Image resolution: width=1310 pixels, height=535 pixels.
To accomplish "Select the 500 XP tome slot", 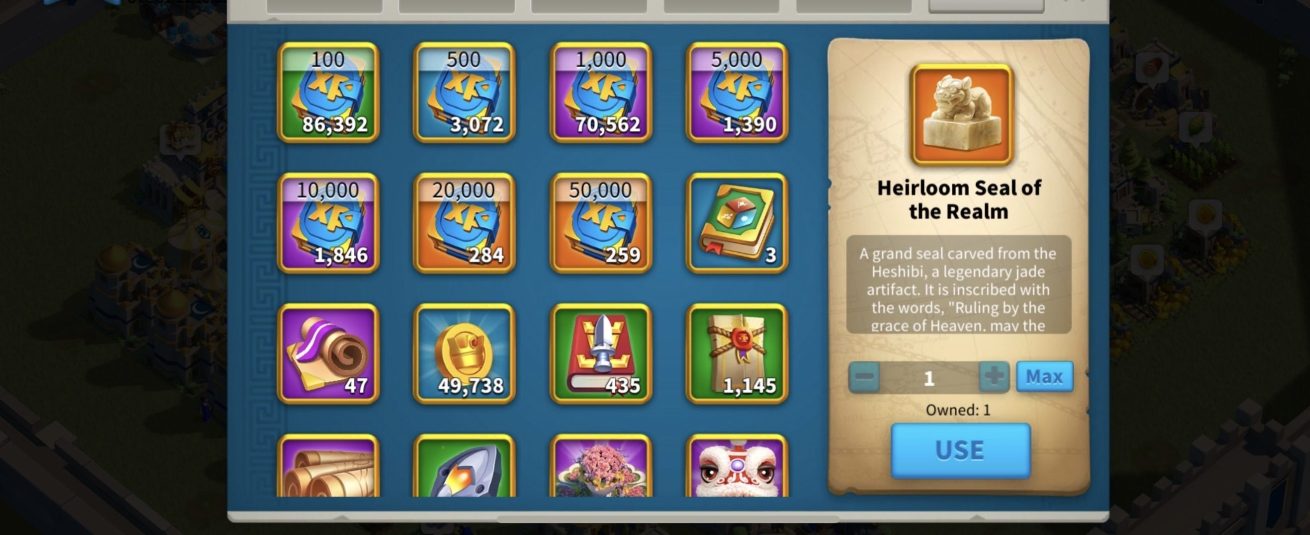I will click(464, 92).
